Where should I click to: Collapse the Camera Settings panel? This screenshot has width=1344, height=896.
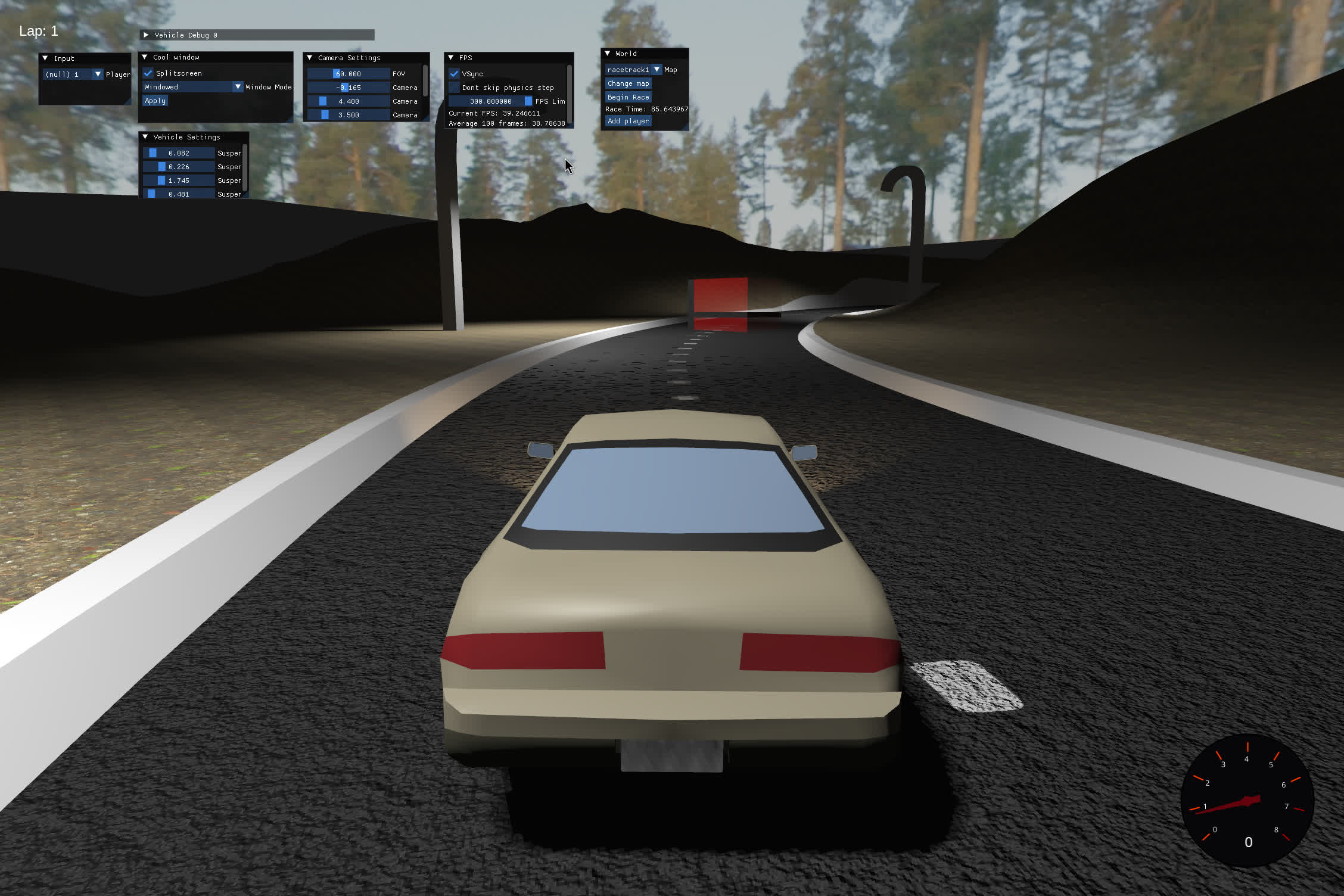310,58
